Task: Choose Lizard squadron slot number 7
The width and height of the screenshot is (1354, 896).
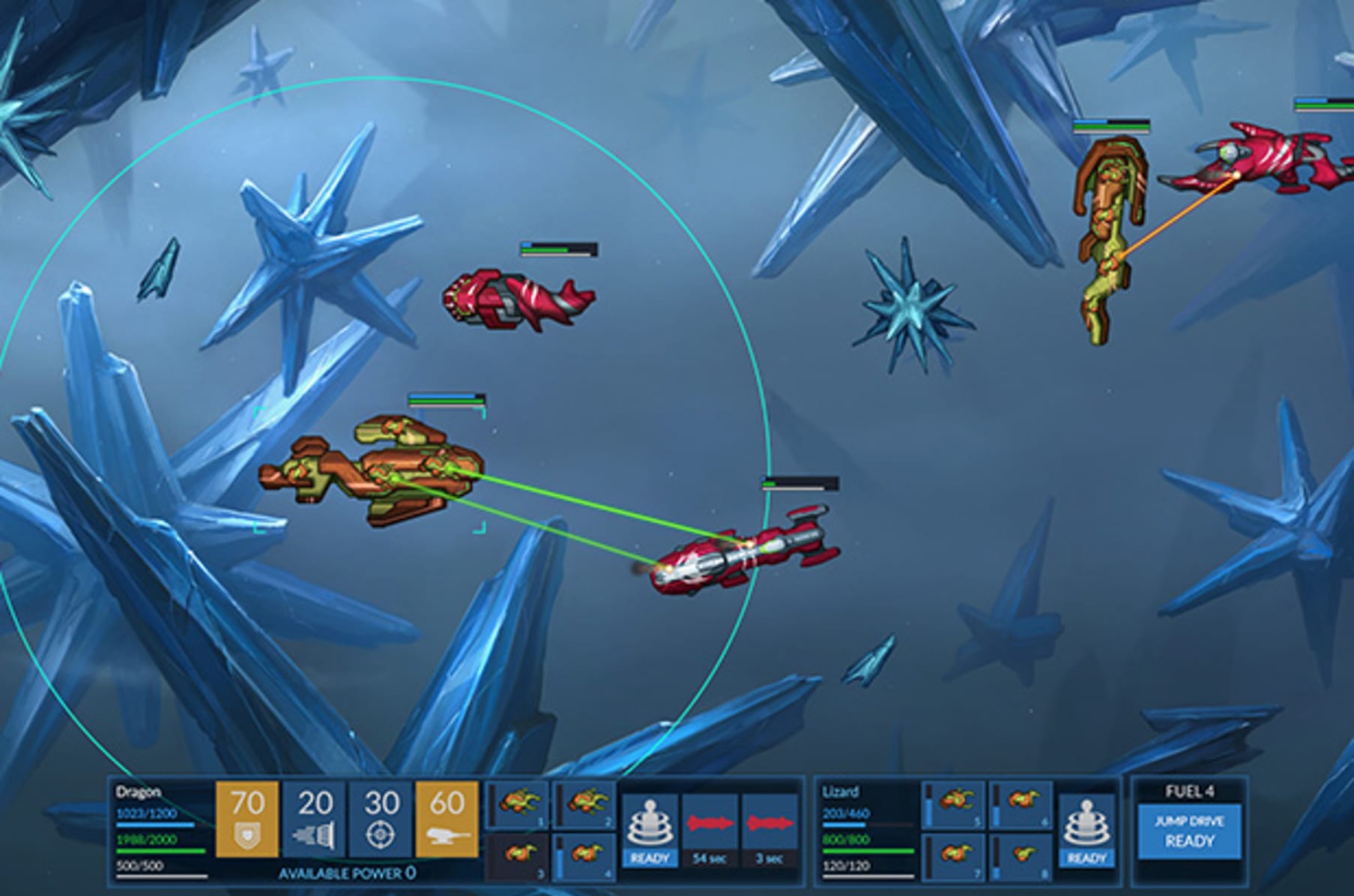Action: (x=954, y=856)
